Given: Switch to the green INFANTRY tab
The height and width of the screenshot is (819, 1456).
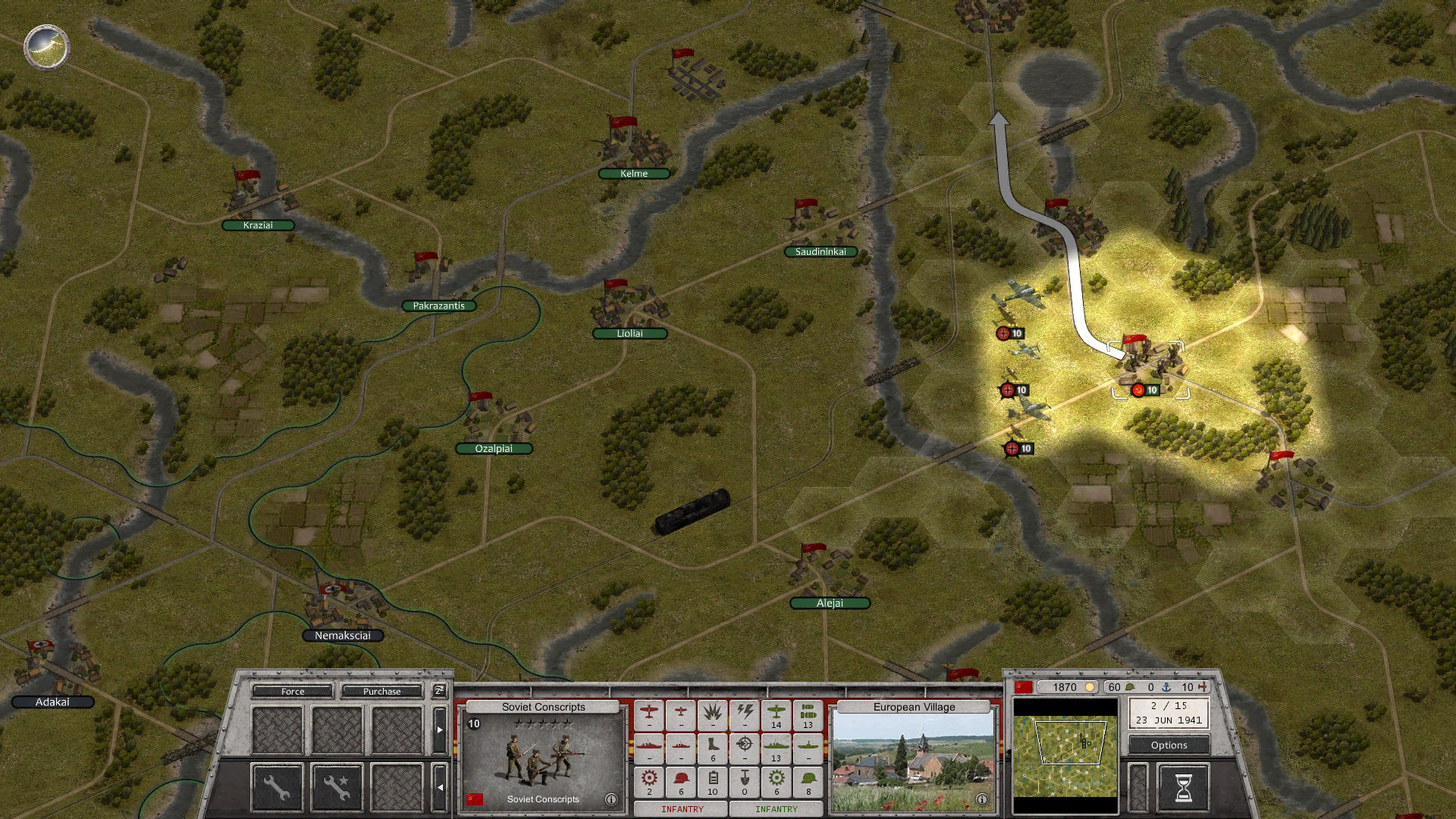Looking at the screenshot, I should coord(775,810).
